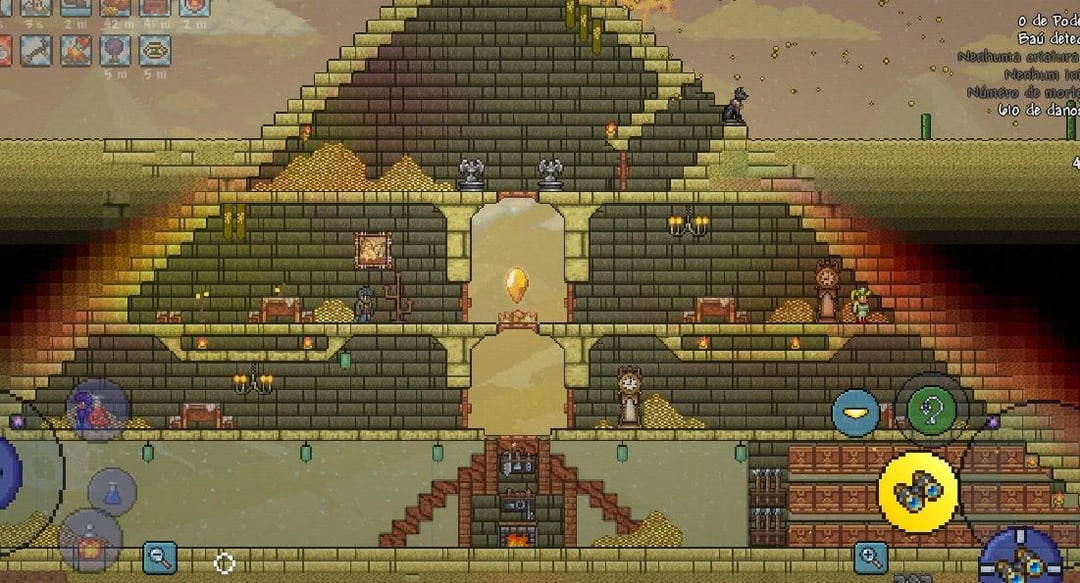Tap the quick mount button with the wizard
Image resolution: width=1080 pixels, height=583 pixels.
point(98,409)
